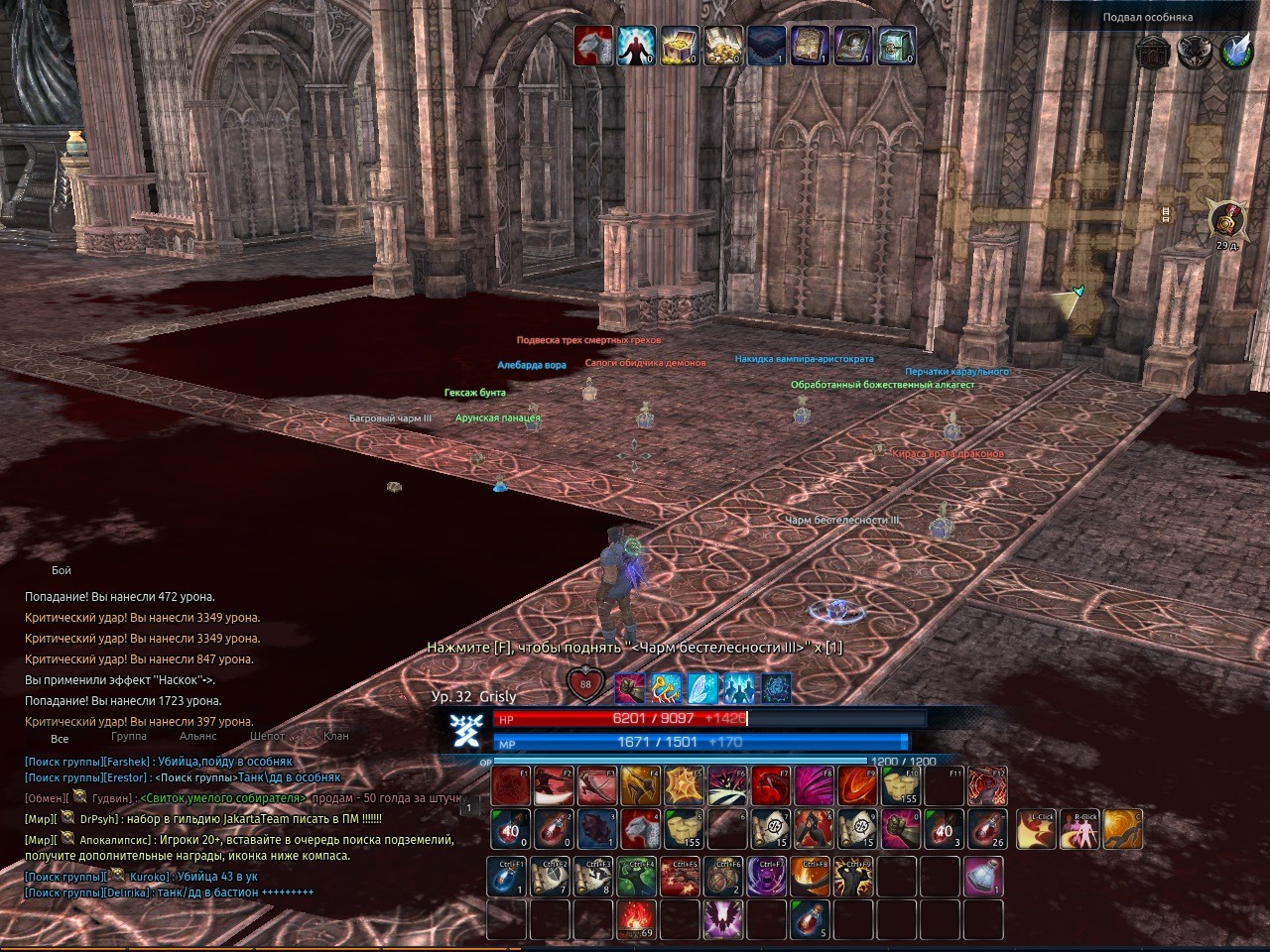This screenshot has height=952, width=1270.
Task: Activate the F1 red skill
Action: [x=511, y=786]
